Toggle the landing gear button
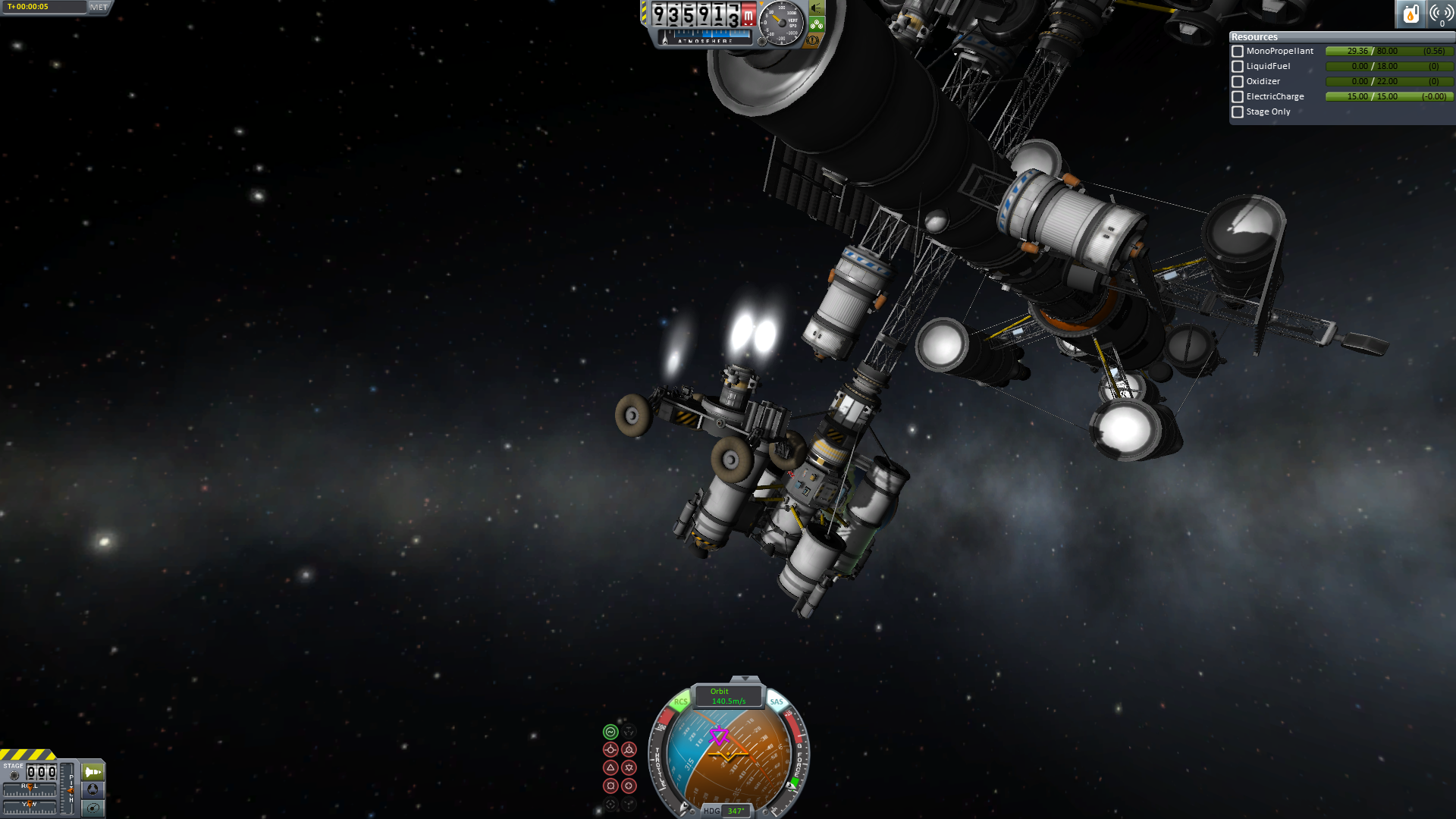This screenshot has height=819, width=1456. 817,24
